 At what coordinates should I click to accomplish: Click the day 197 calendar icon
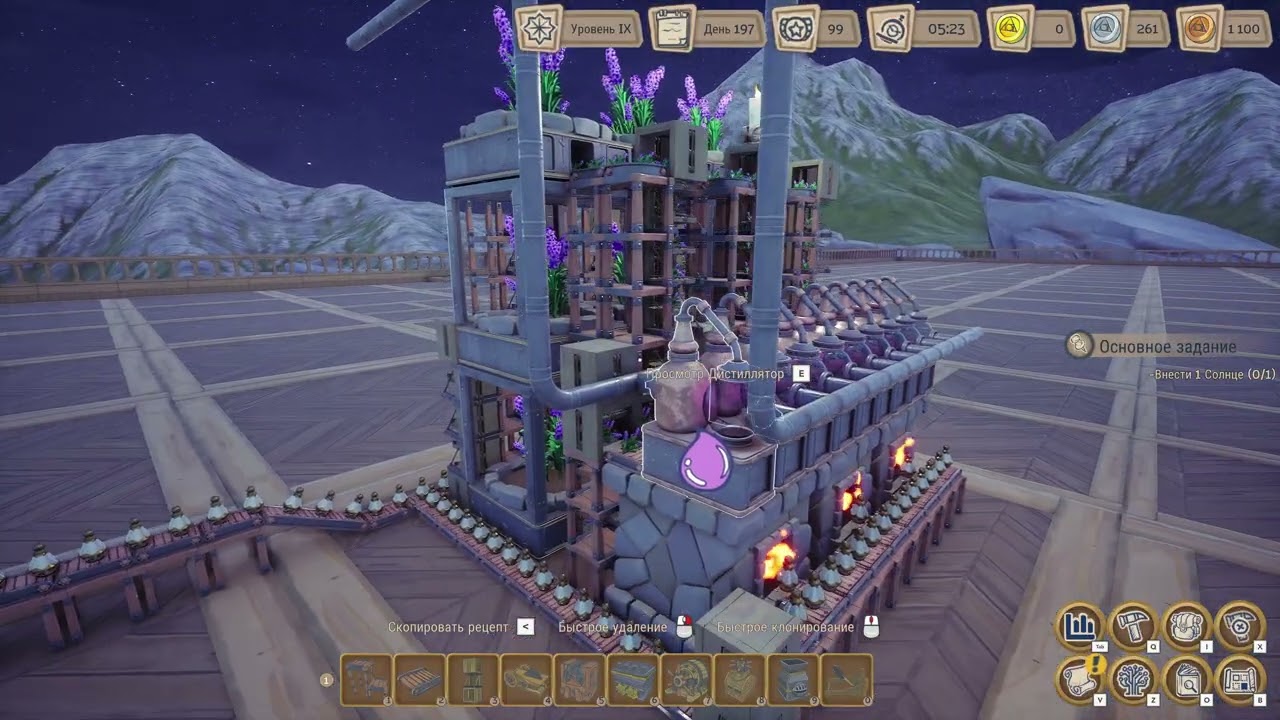coord(672,28)
